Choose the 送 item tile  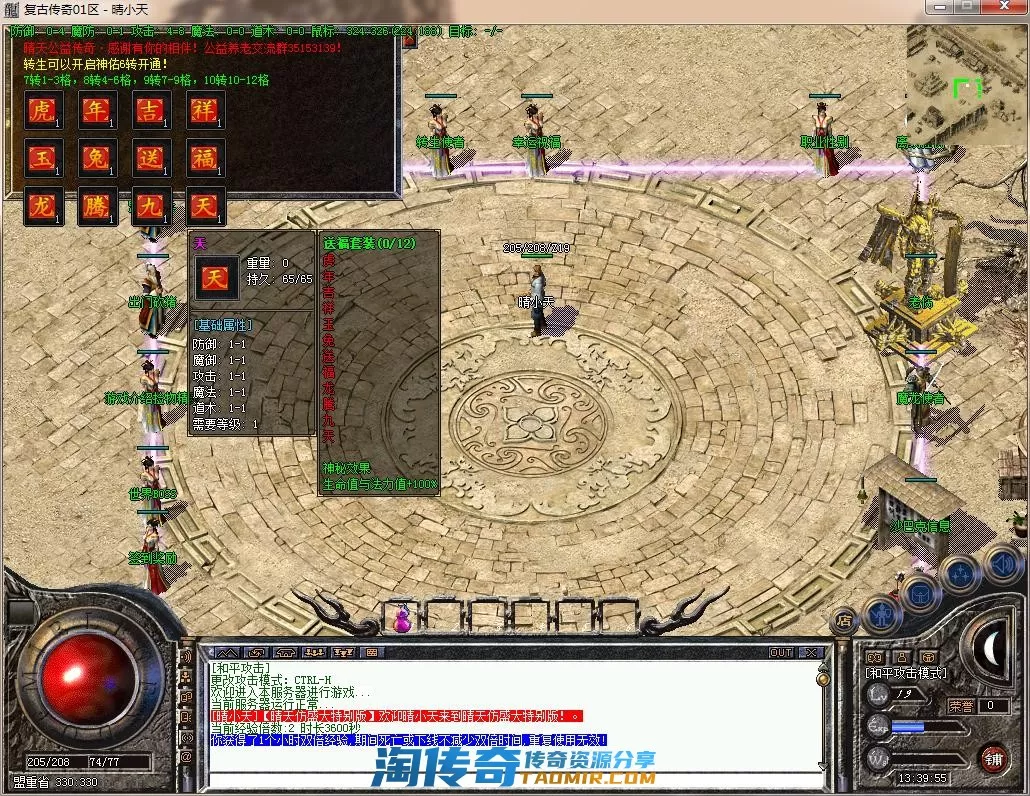tap(151, 158)
